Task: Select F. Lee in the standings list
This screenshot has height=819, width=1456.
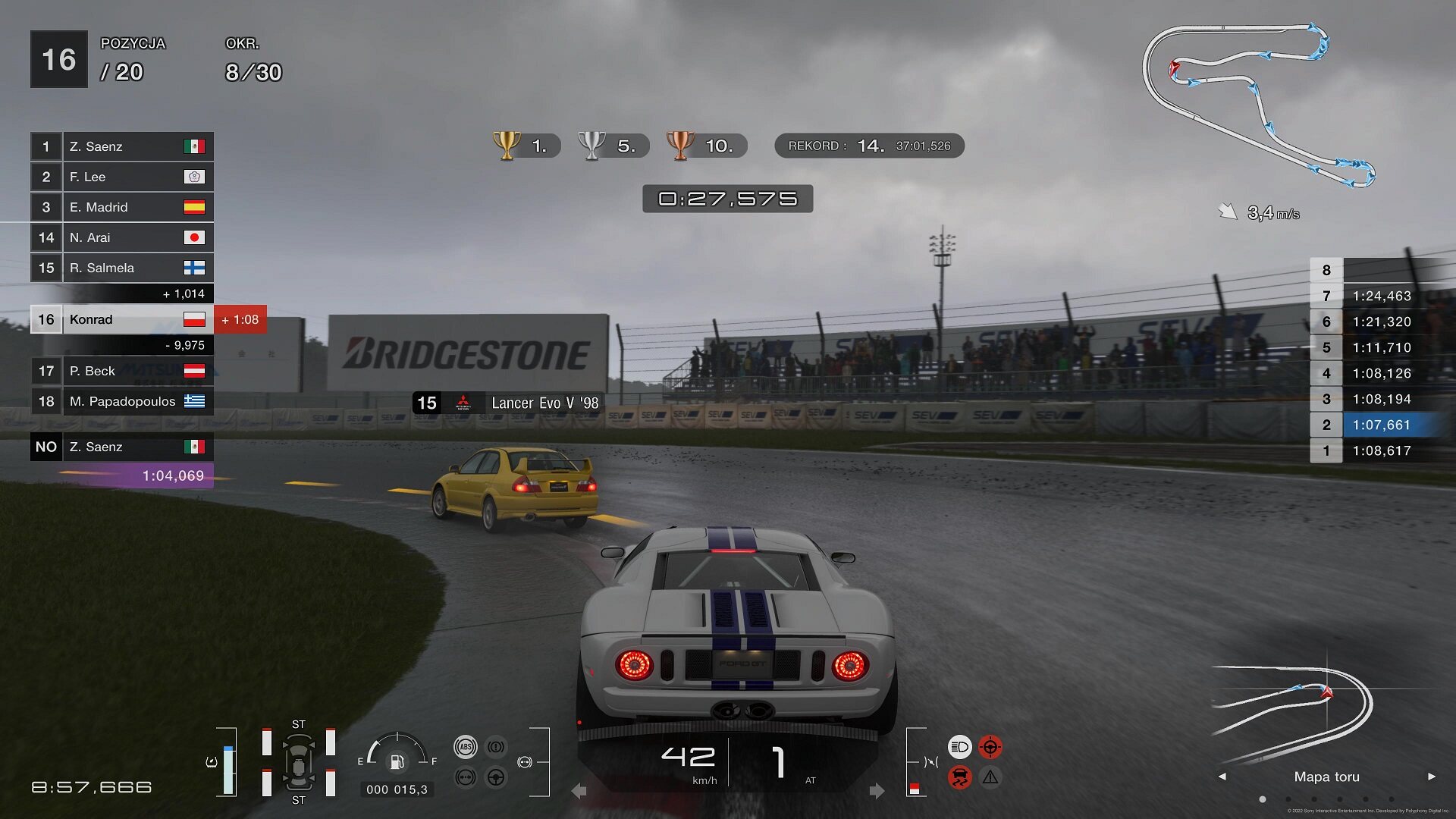Action: pyautogui.click(x=121, y=177)
